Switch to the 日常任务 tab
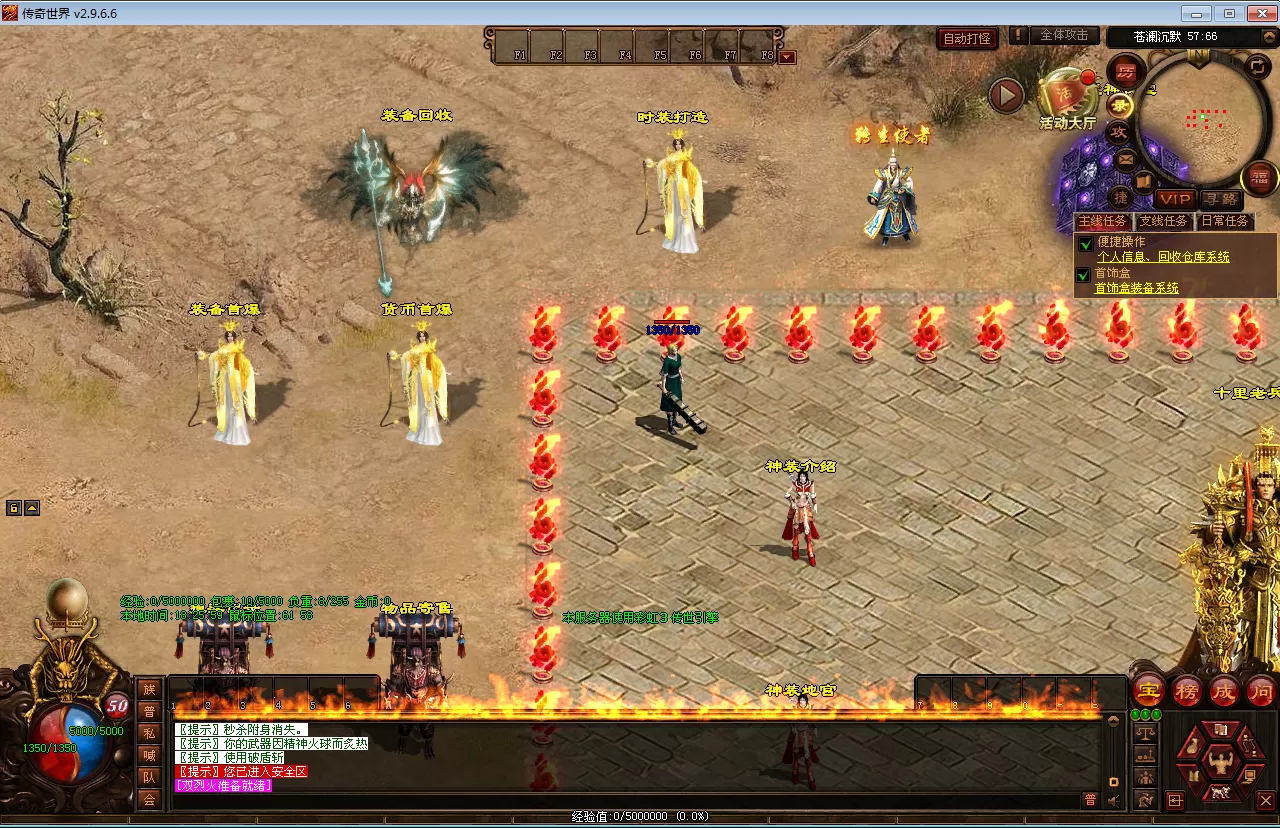 (1225, 221)
